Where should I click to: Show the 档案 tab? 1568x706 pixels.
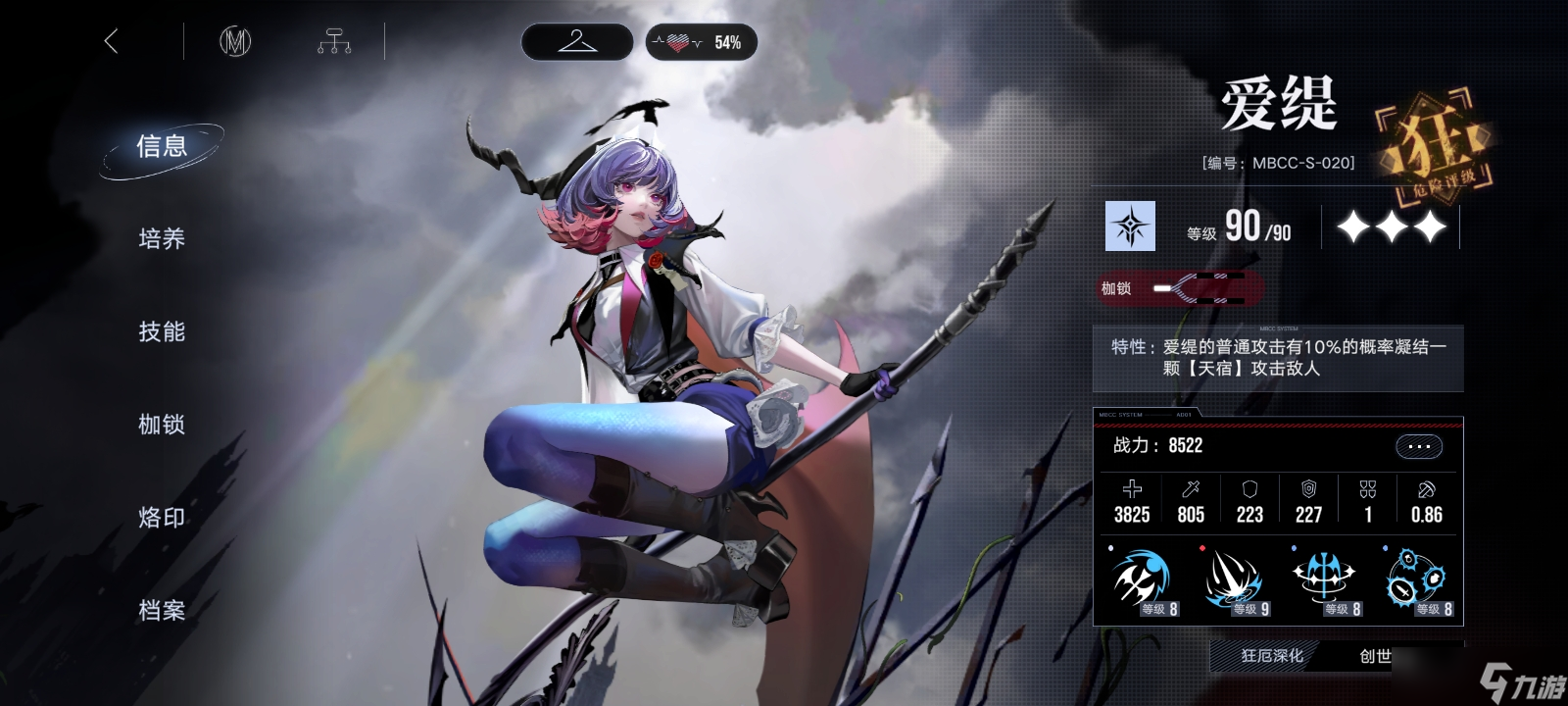[162, 611]
